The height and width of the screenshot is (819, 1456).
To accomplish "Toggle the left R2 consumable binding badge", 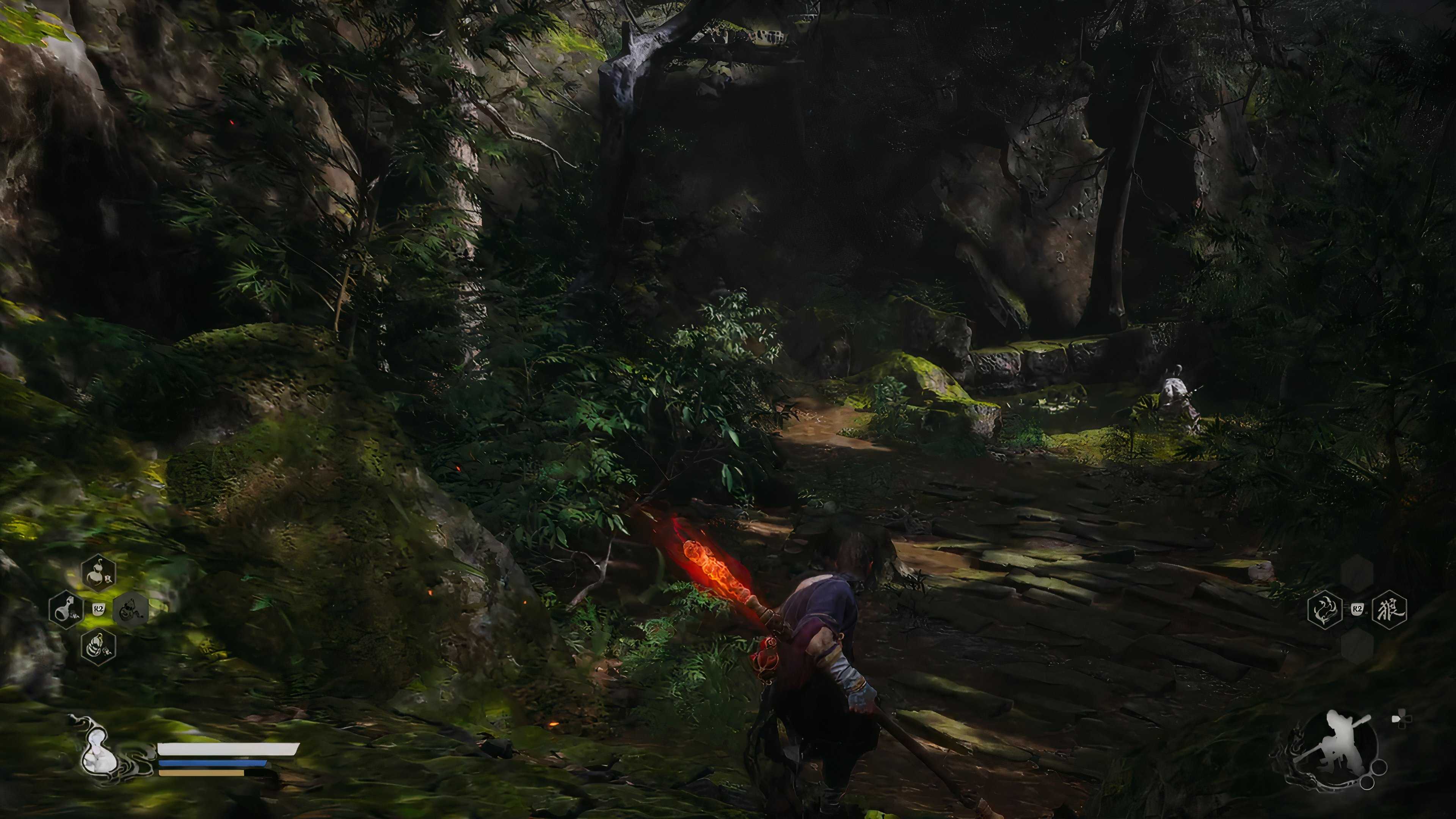I will click(x=99, y=609).
